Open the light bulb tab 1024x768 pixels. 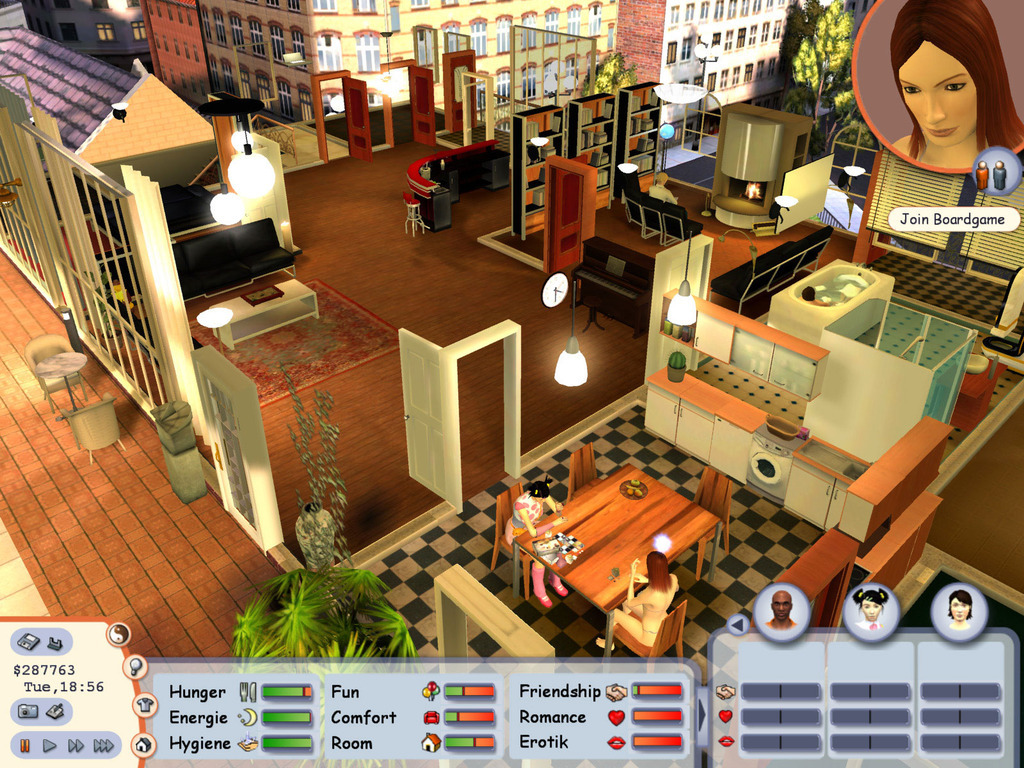(135, 666)
